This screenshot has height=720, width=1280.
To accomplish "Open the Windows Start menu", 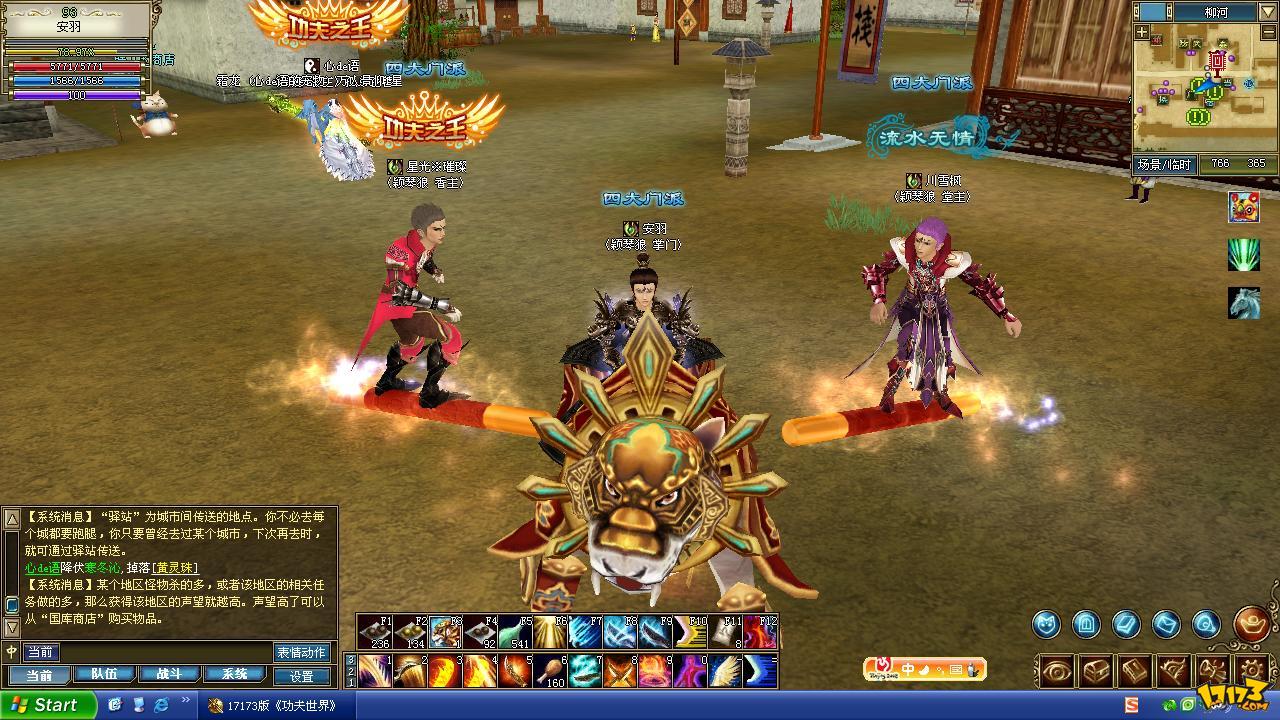I will [x=48, y=705].
